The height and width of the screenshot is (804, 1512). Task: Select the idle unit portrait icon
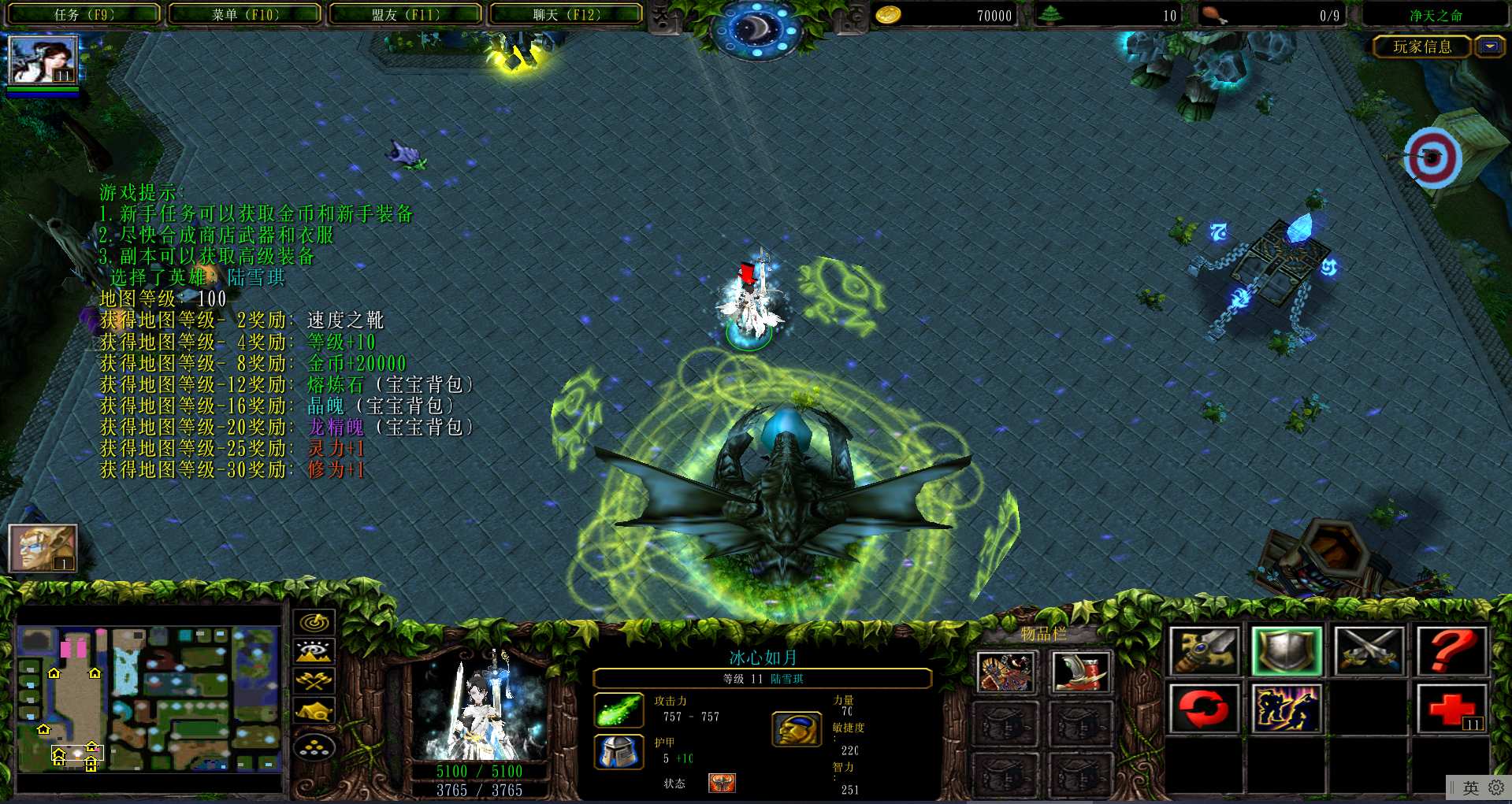(43, 547)
